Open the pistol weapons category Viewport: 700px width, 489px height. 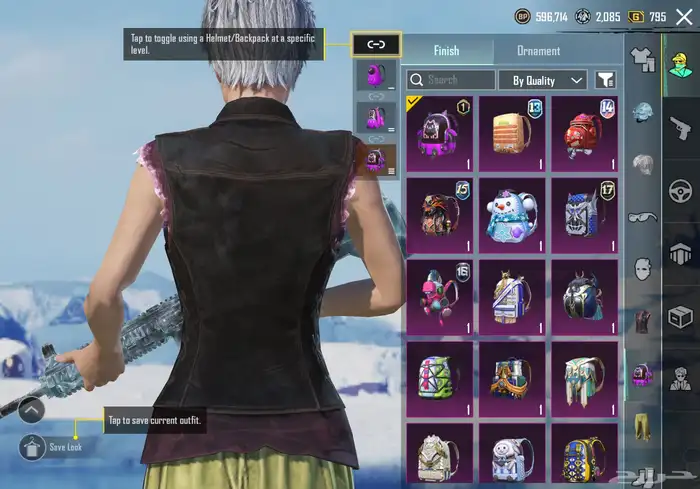pos(680,127)
